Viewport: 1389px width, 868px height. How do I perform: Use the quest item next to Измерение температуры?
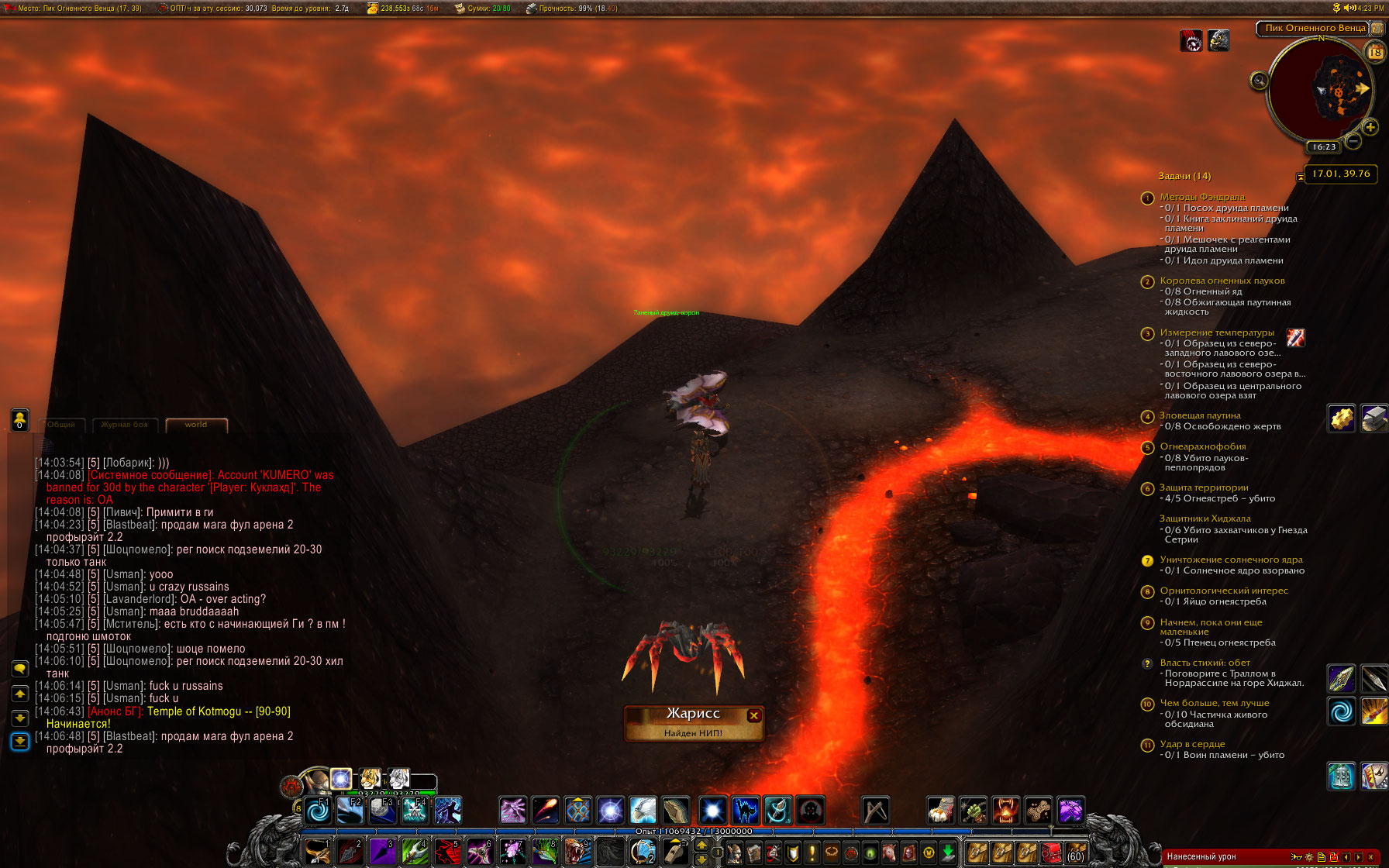click(x=1295, y=337)
